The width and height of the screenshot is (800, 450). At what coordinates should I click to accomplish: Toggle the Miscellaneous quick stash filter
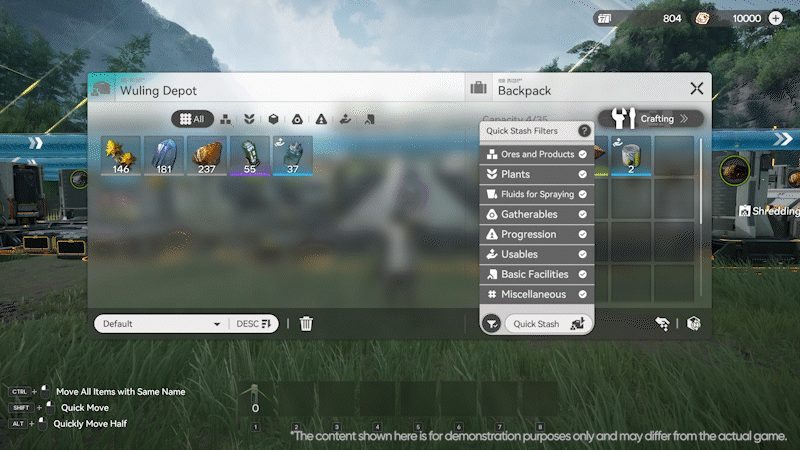537,294
